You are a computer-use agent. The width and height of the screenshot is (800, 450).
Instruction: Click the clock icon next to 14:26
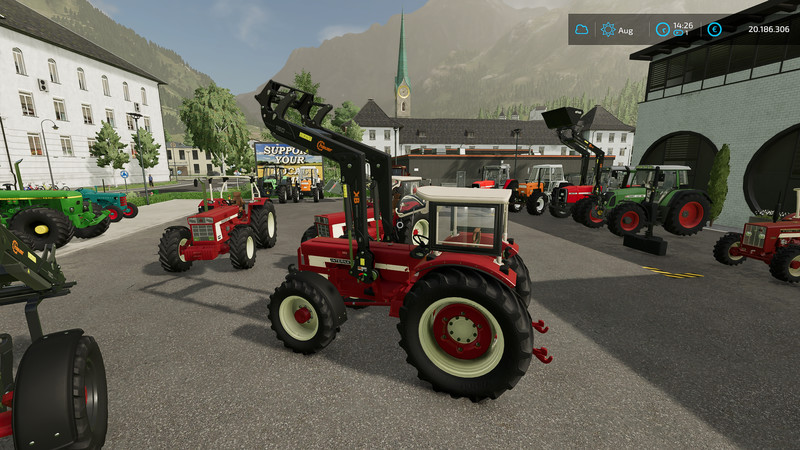pos(662,30)
